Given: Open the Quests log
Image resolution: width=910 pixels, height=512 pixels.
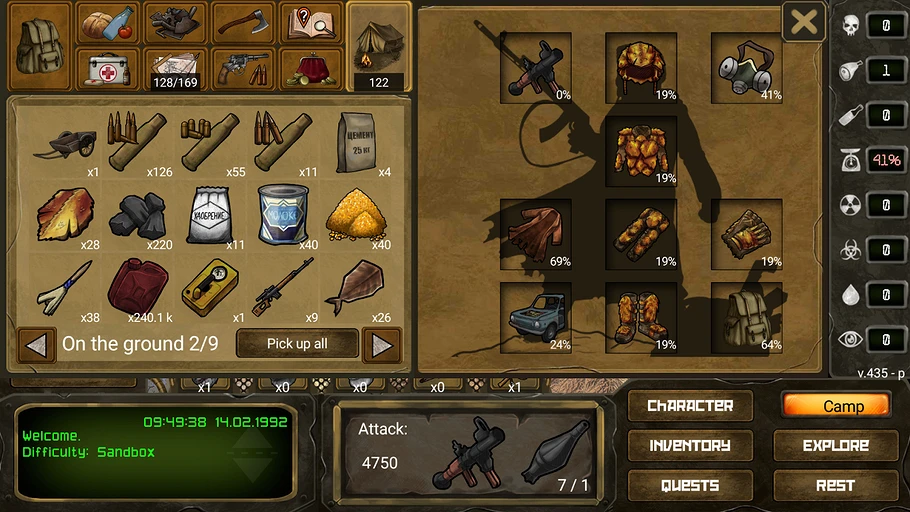Looking at the screenshot, I should coord(690,486).
